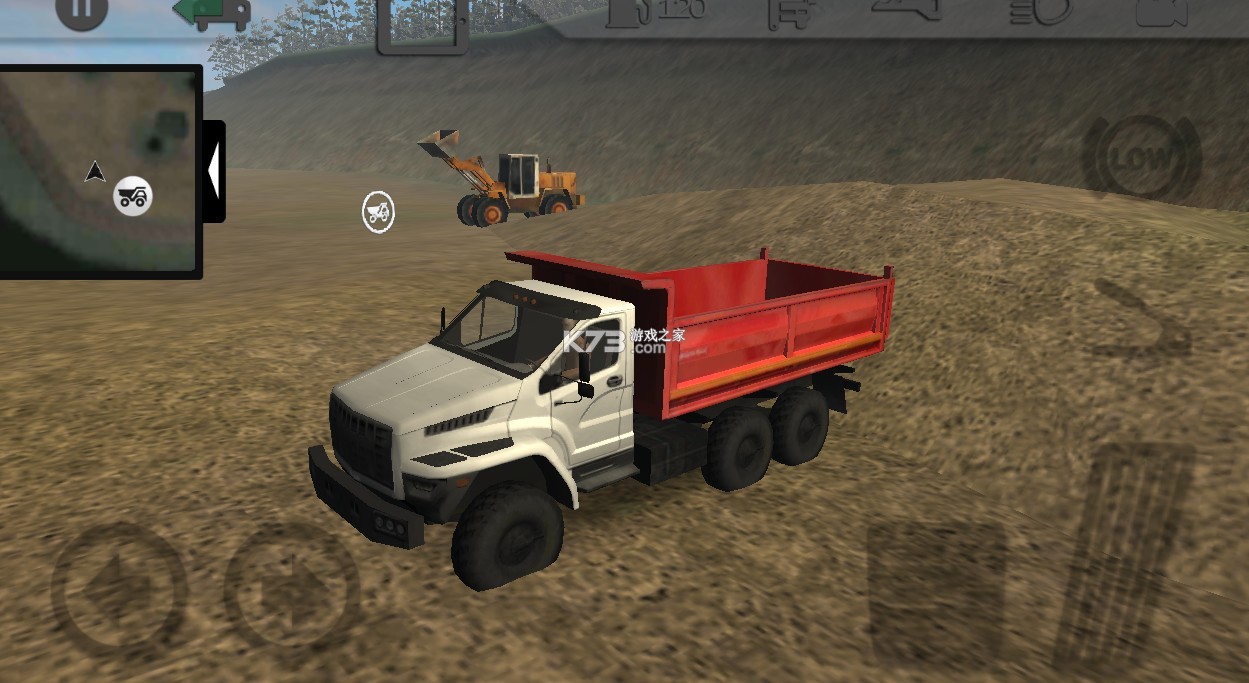Tap the tablet-shaped icon at top

[422, 25]
